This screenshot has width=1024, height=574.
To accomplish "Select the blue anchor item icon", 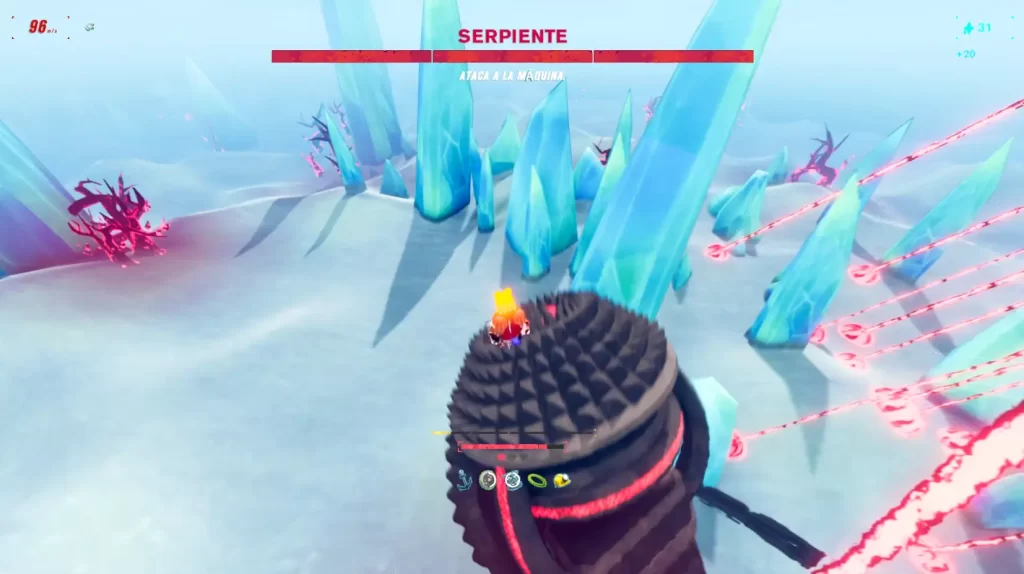I will pyautogui.click(x=465, y=480).
